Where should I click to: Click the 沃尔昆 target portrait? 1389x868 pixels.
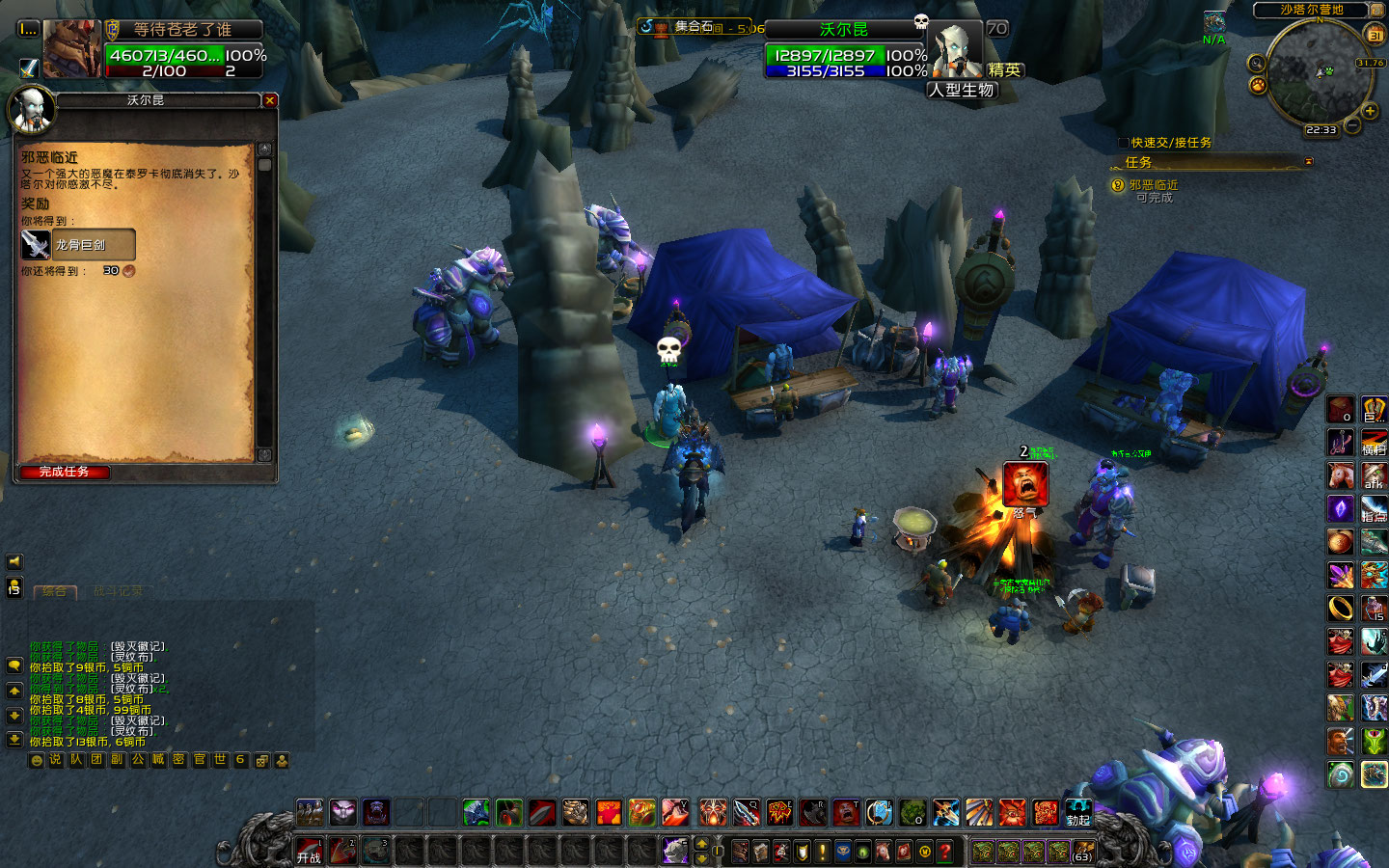(x=957, y=50)
